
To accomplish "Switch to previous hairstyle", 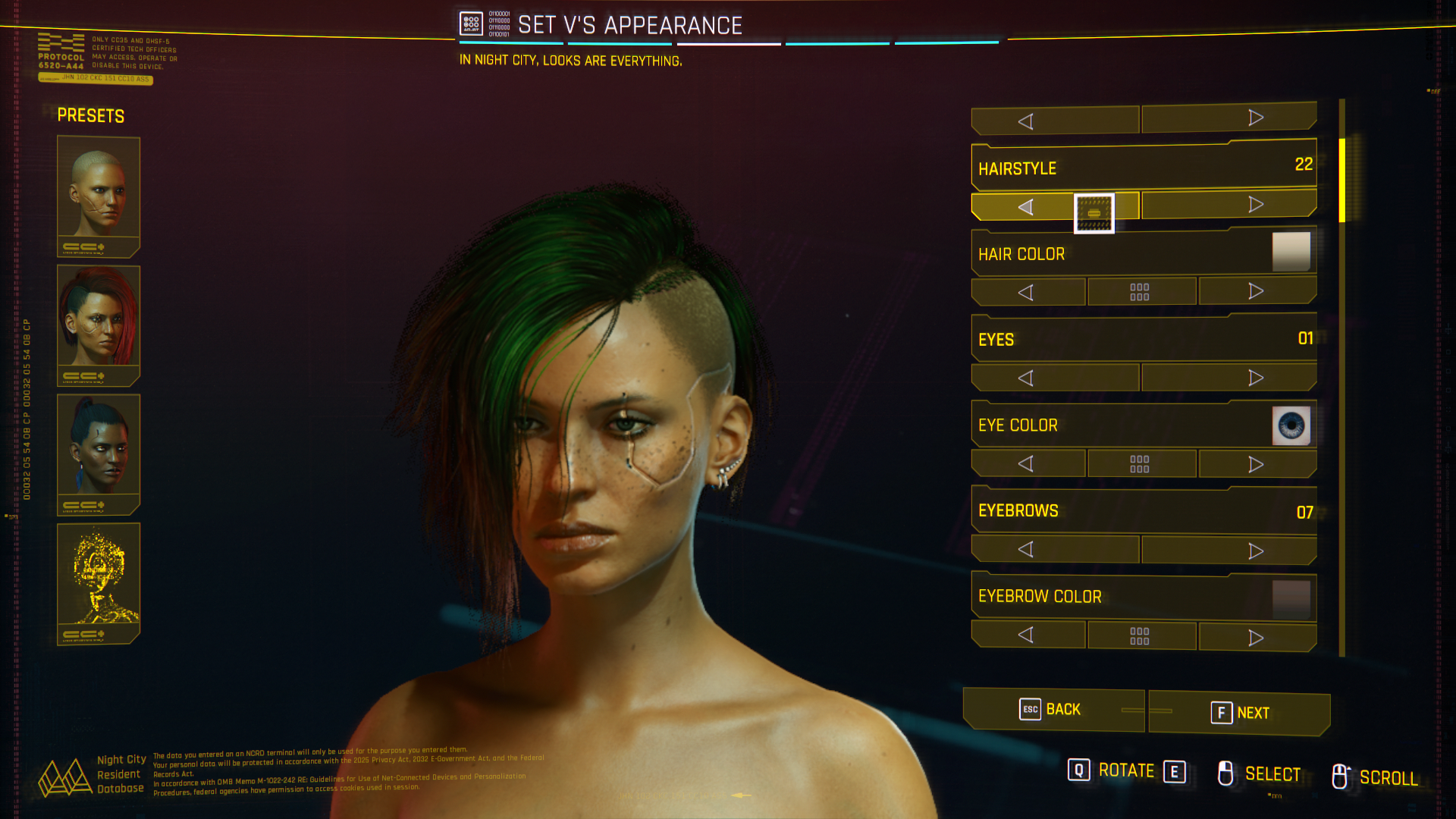I will tap(1026, 206).
